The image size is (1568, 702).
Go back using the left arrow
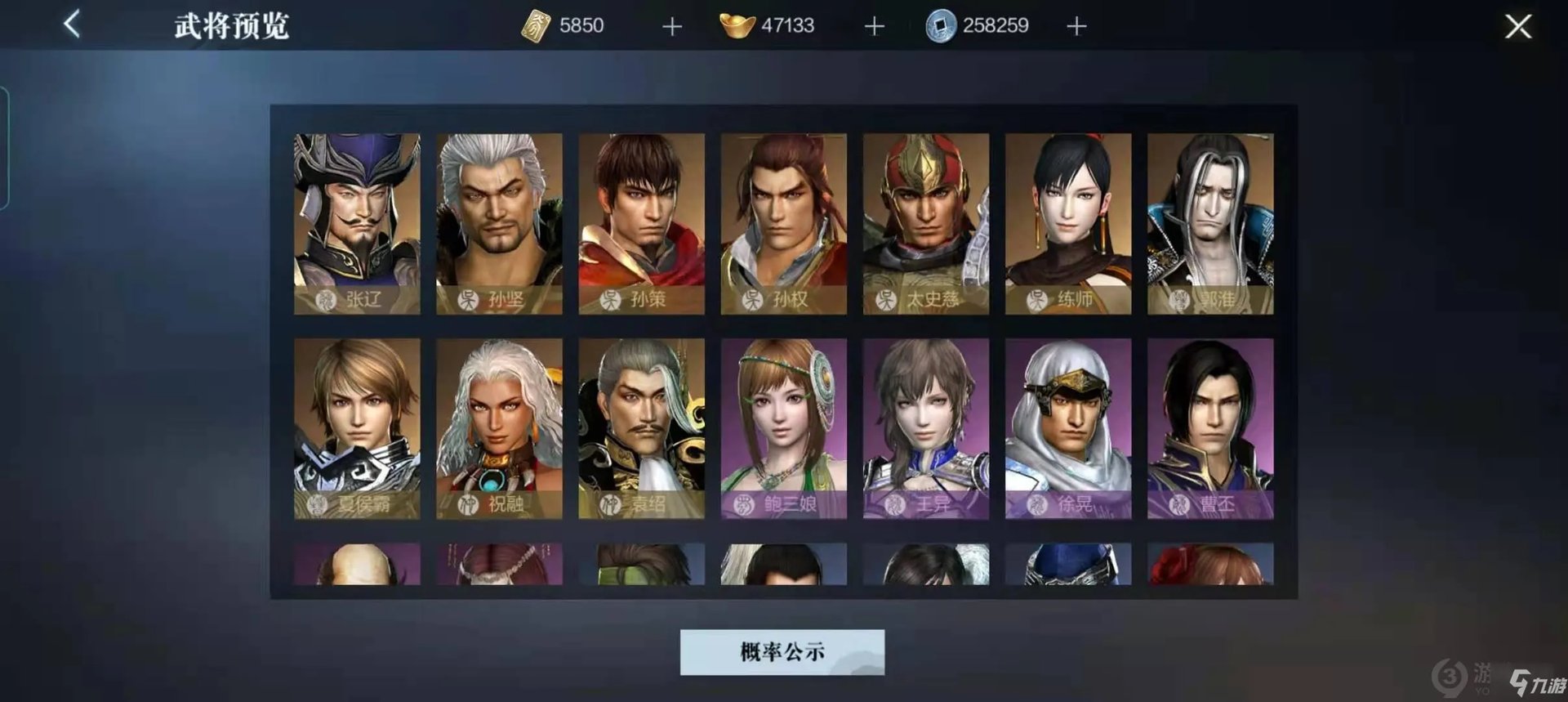click(x=71, y=22)
